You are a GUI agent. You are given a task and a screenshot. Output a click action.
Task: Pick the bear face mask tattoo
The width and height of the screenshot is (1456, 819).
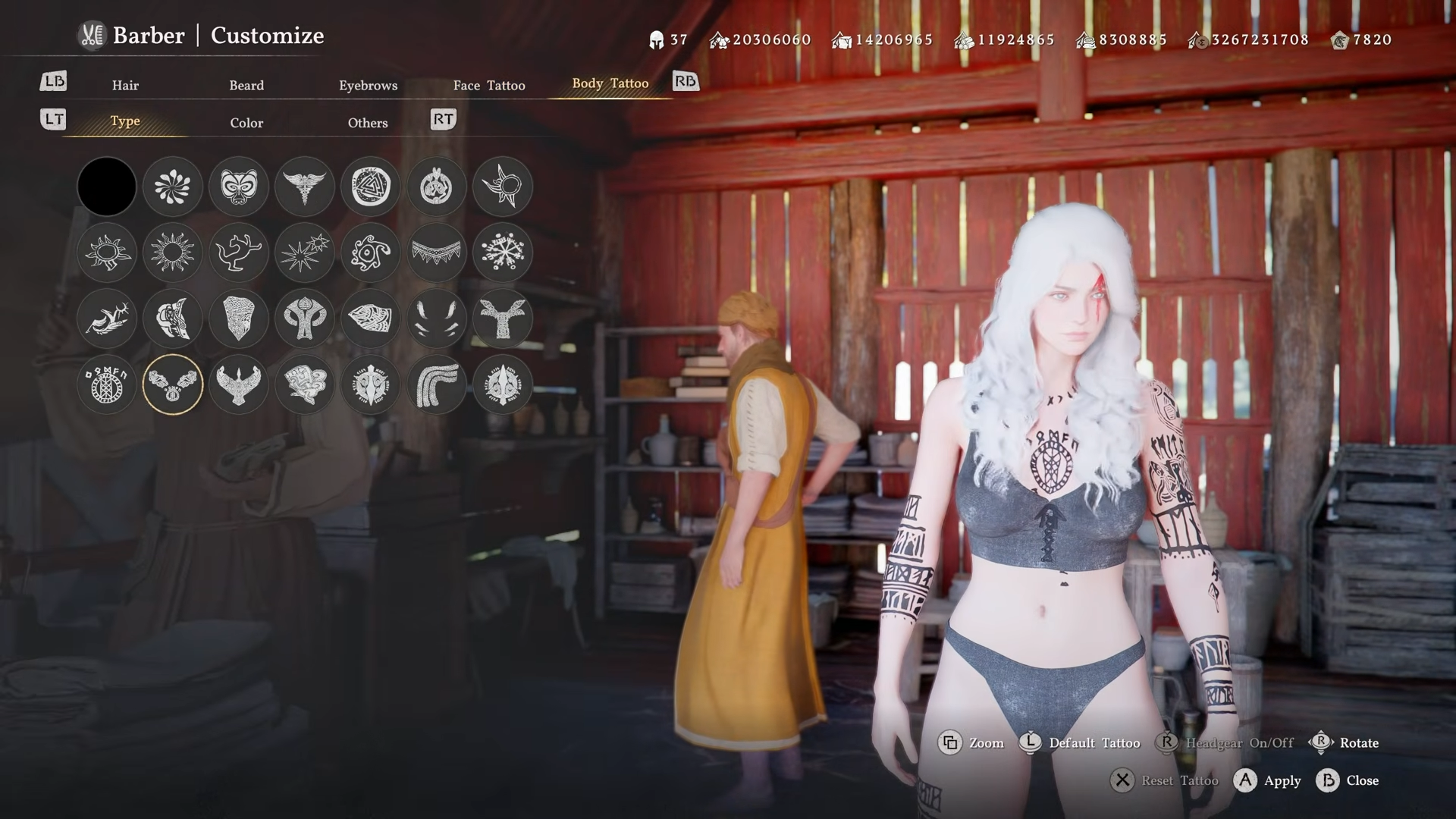[x=239, y=187]
